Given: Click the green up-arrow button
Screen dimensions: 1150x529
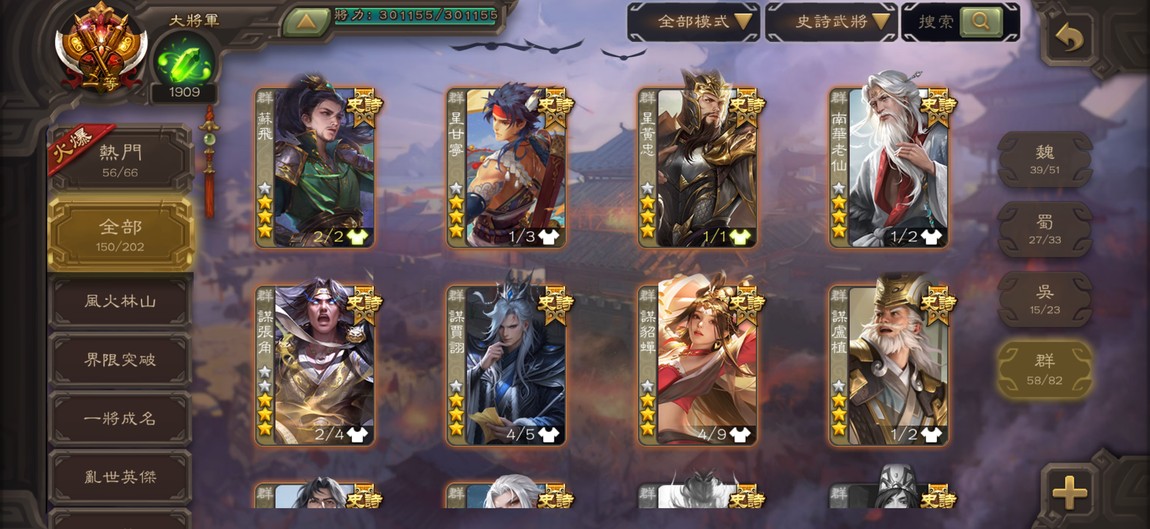Looking at the screenshot, I should [x=306, y=21].
